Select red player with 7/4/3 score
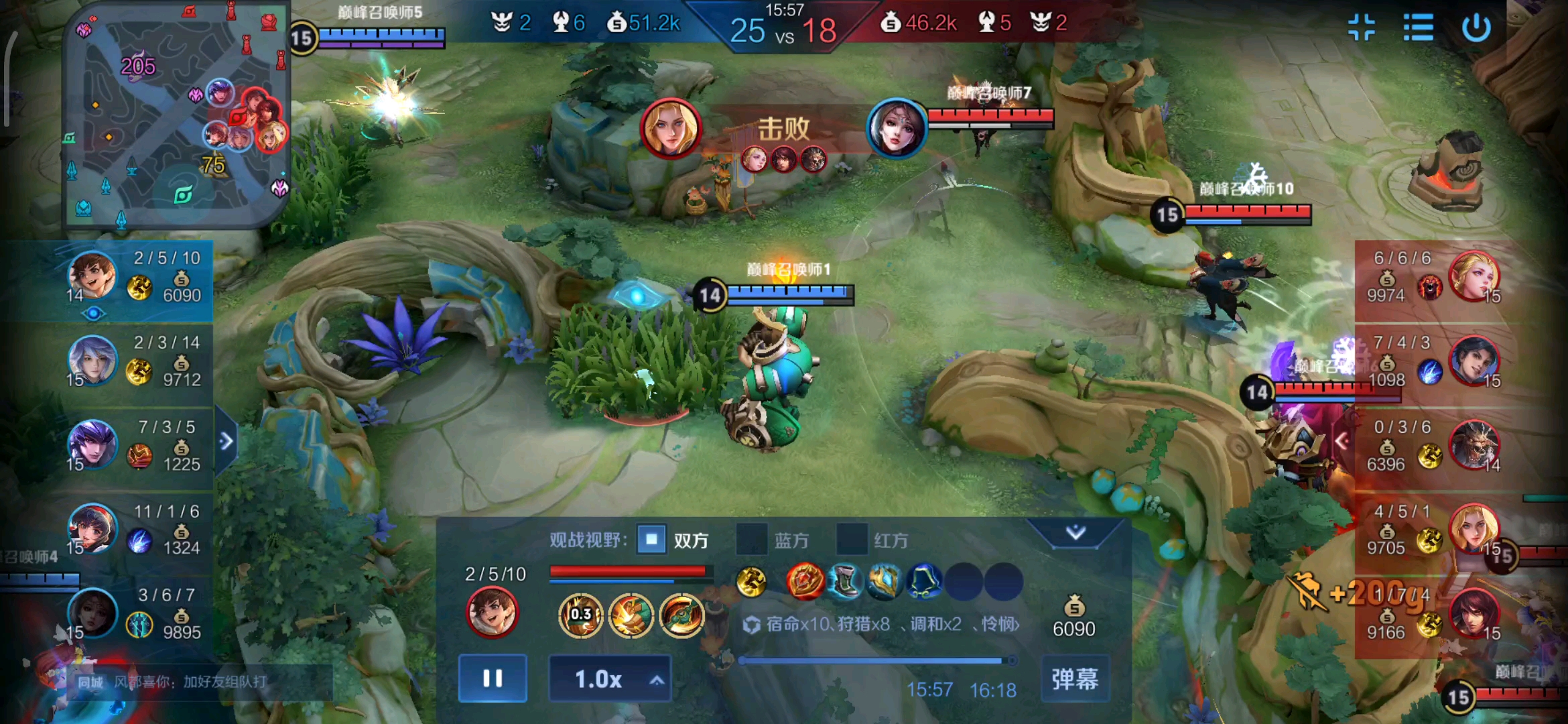 click(x=1474, y=361)
